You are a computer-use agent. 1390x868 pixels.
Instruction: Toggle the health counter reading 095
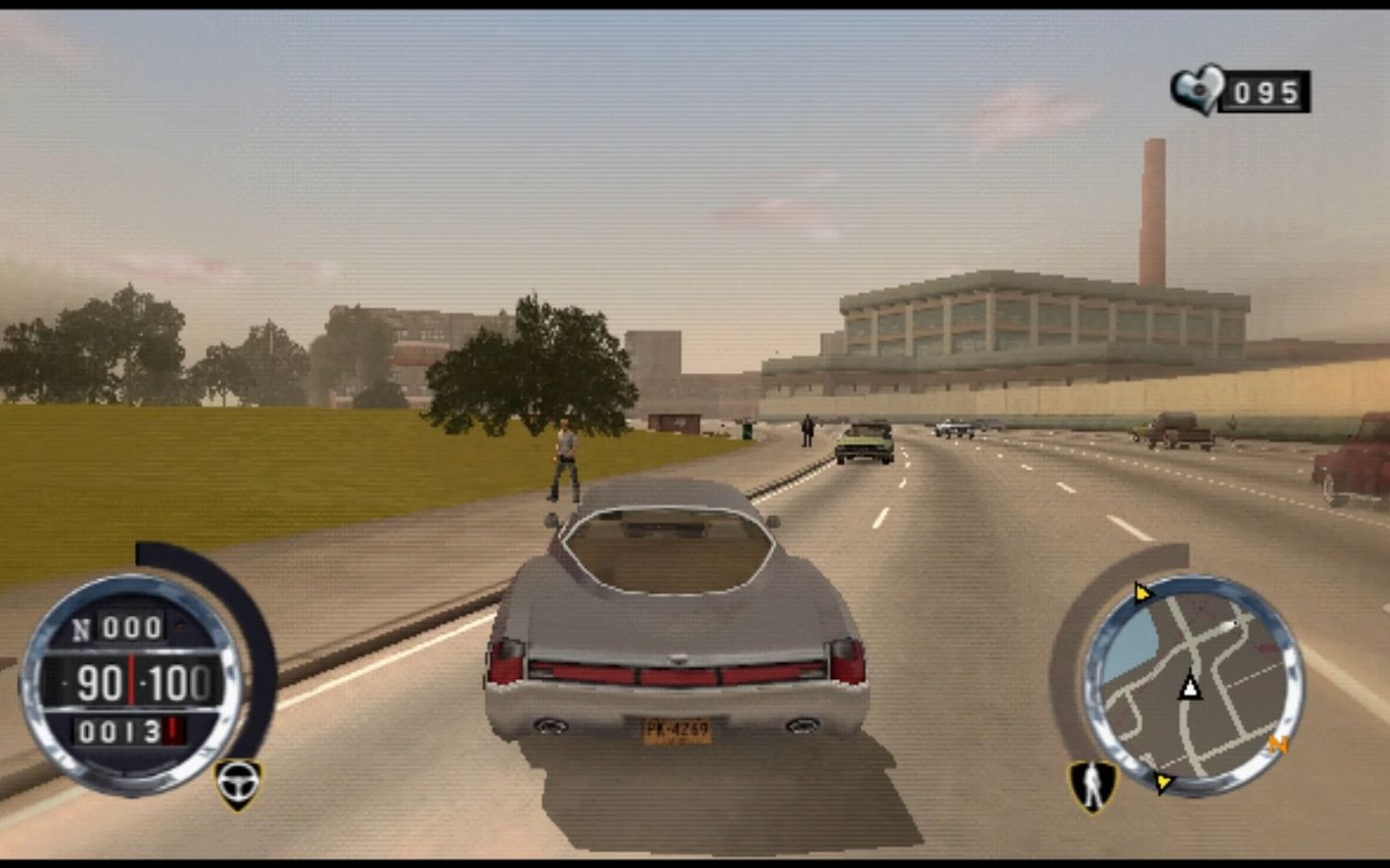[x=1266, y=92]
